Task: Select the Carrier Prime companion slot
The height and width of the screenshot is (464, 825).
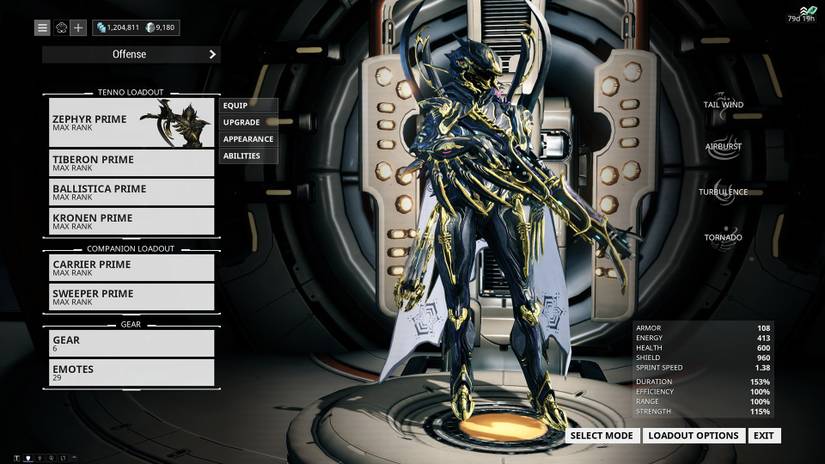Action: [x=131, y=268]
